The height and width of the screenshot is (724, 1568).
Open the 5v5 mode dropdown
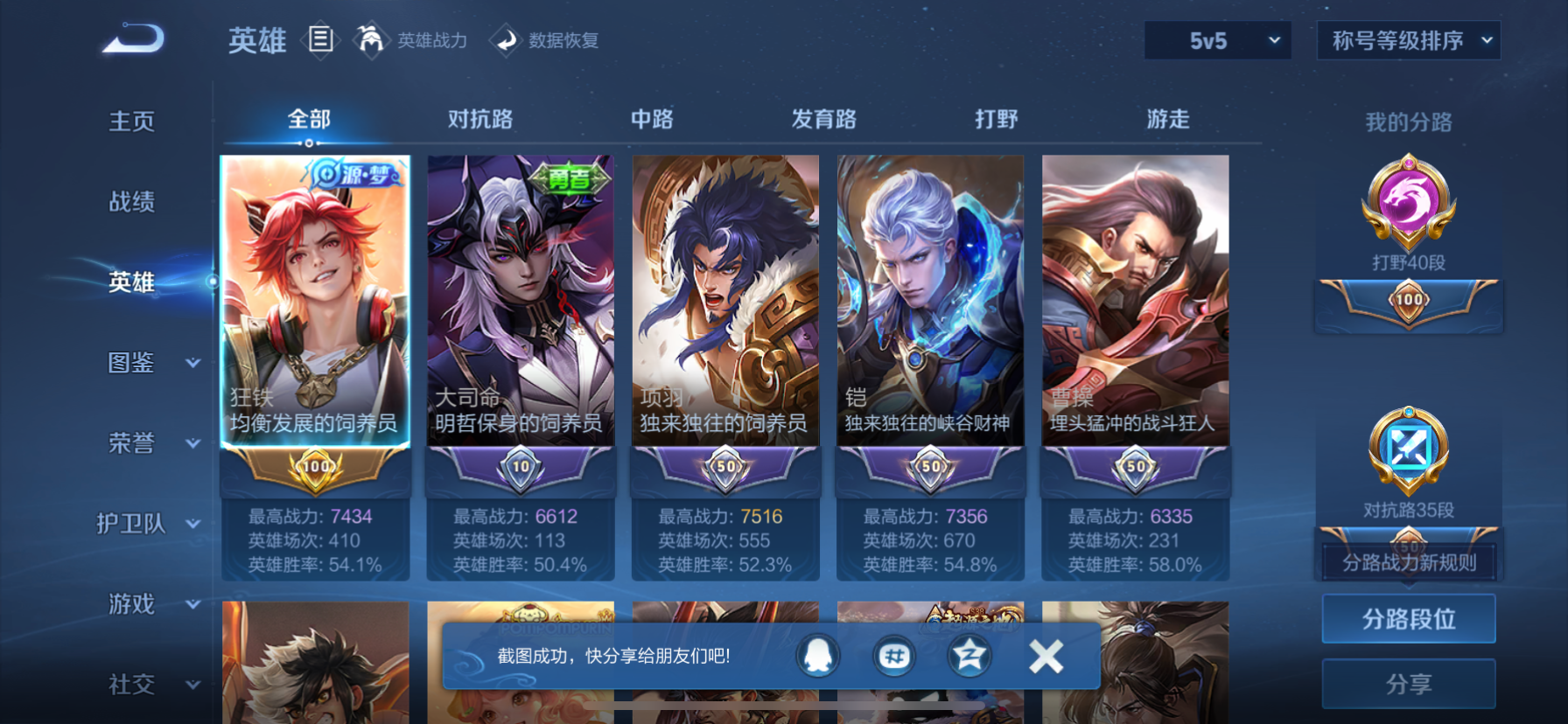(1216, 39)
